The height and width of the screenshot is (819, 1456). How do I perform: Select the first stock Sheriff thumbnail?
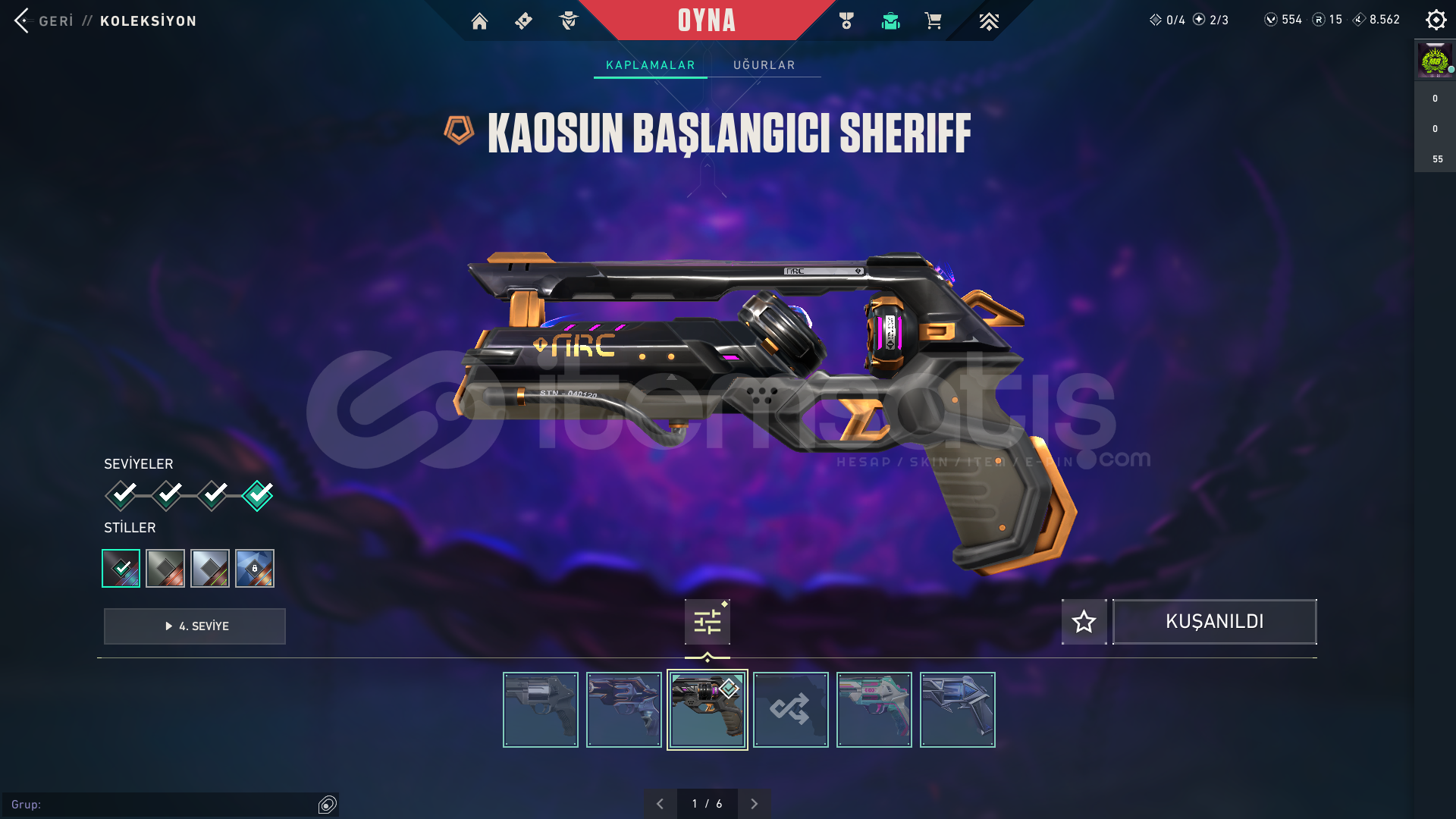tap(540, 709)
